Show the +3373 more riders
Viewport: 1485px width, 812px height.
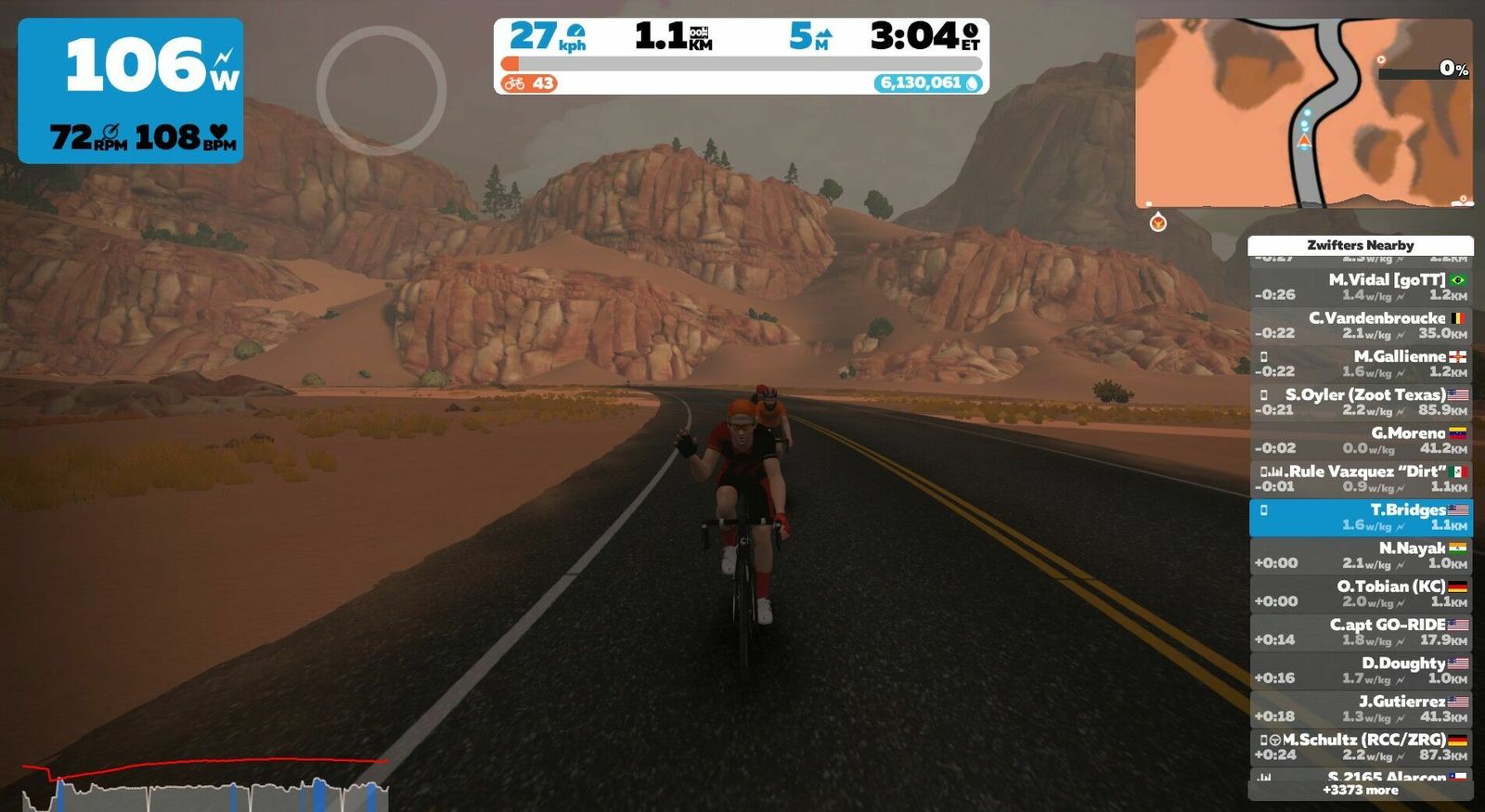coord(1360,791)
